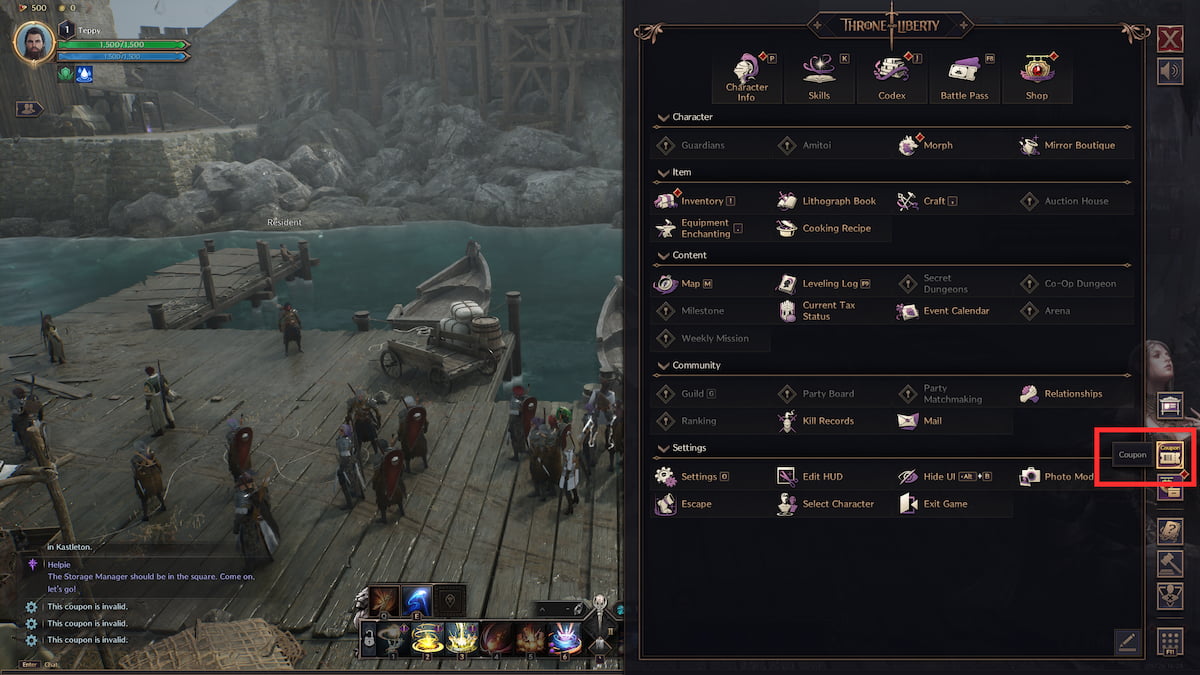This screenshot has width=1200, height=675.
Task: Open the Skills menu
Action: [x=819, y=77]
